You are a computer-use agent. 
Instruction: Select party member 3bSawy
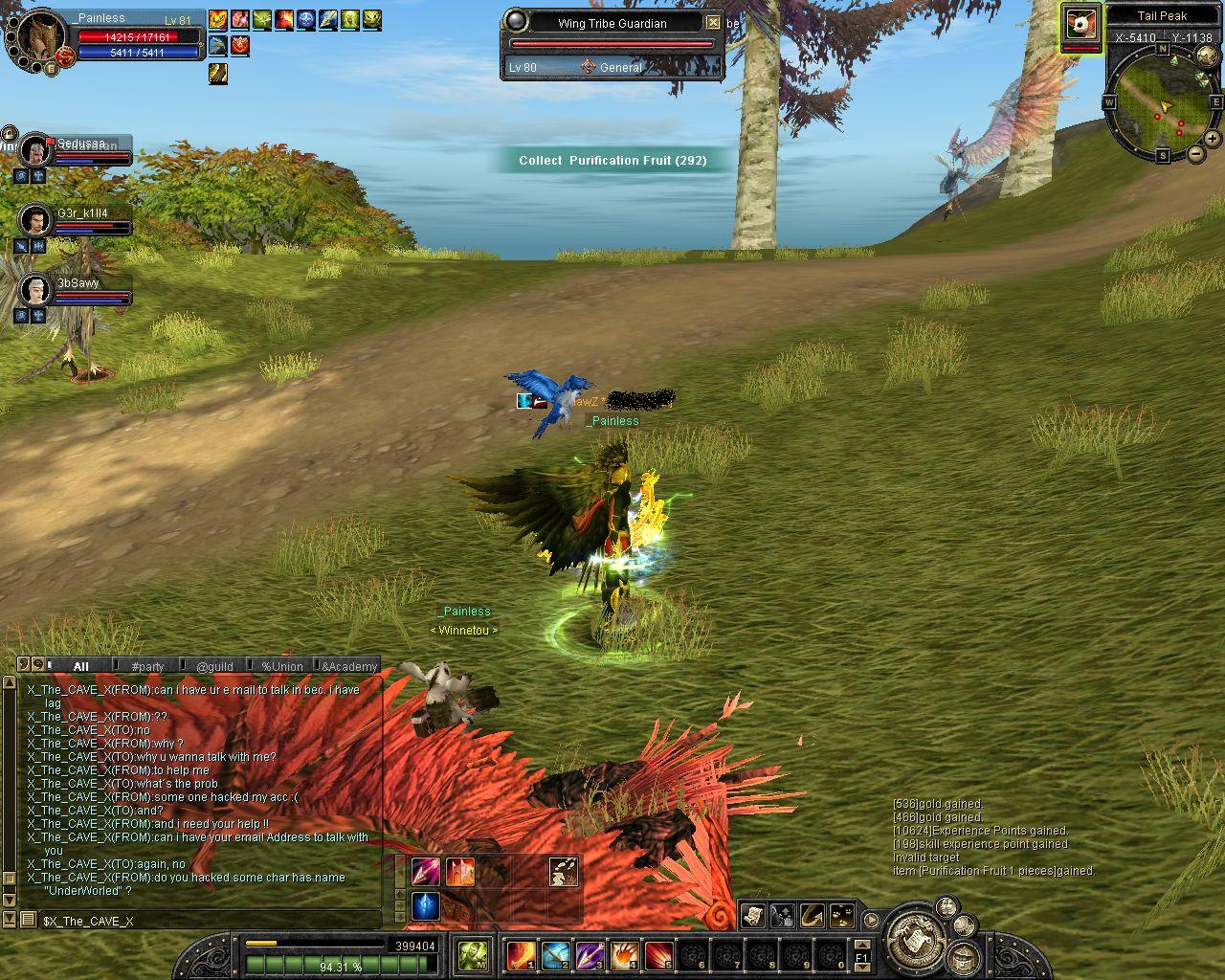tap(36, 290)
